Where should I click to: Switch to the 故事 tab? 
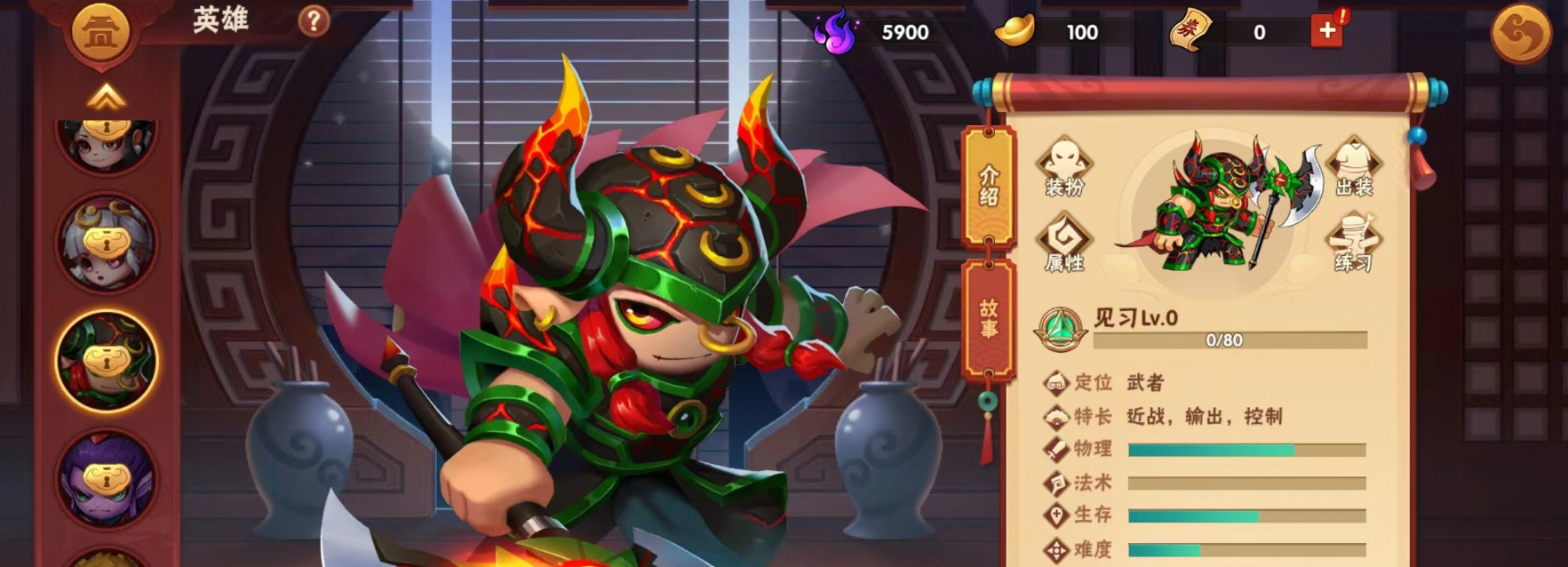989,320
